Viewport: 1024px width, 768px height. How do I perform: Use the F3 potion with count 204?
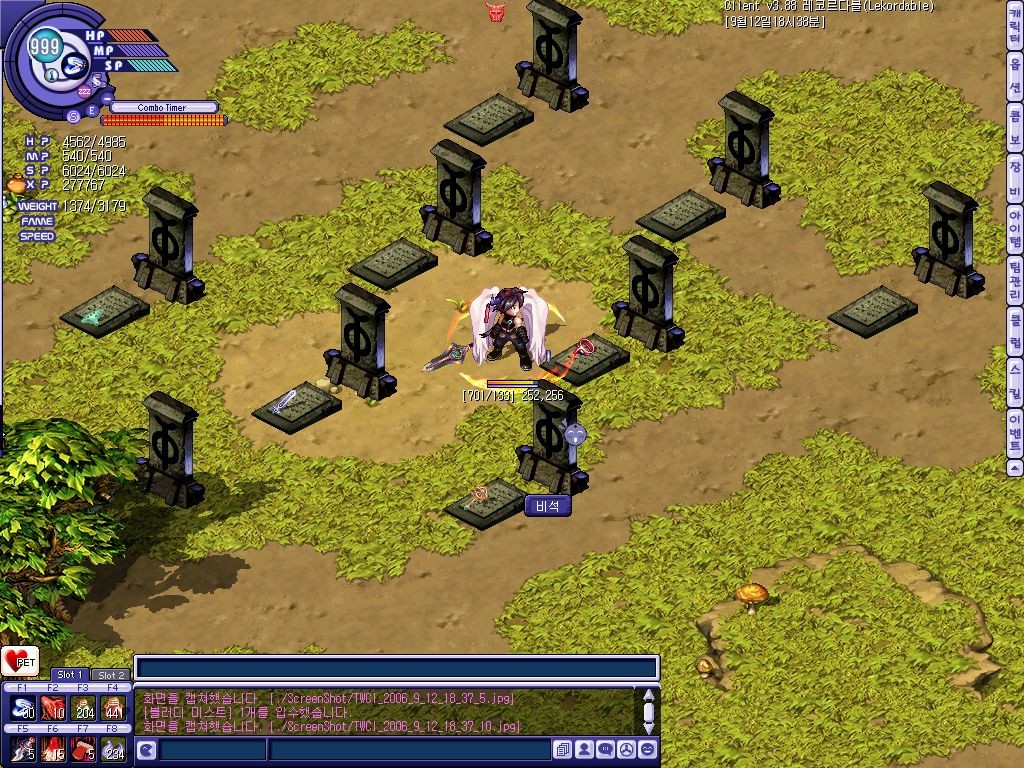click(x=85, y=708)
